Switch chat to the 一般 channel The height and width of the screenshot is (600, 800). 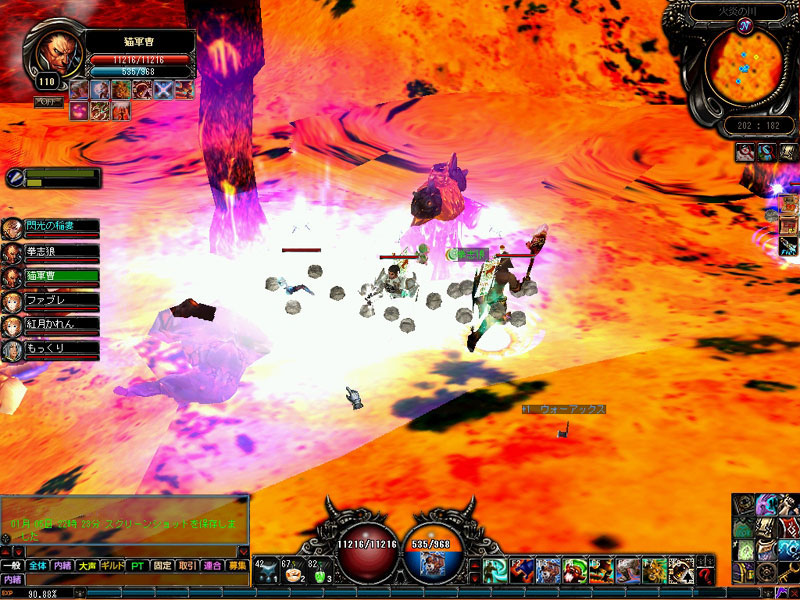(x=12, y=566)
